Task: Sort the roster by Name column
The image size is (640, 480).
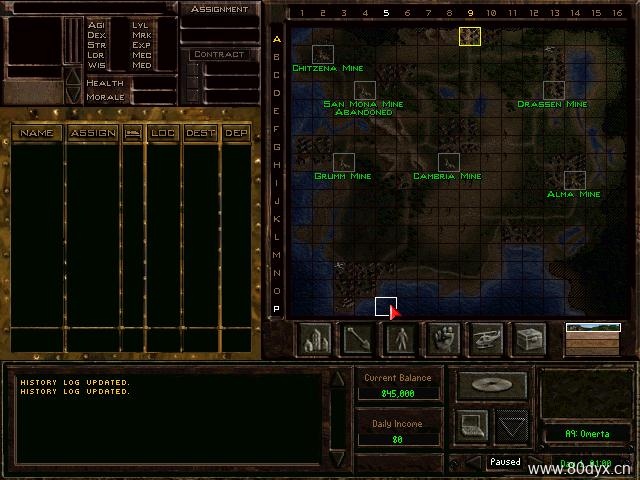Action: point(37,133)
